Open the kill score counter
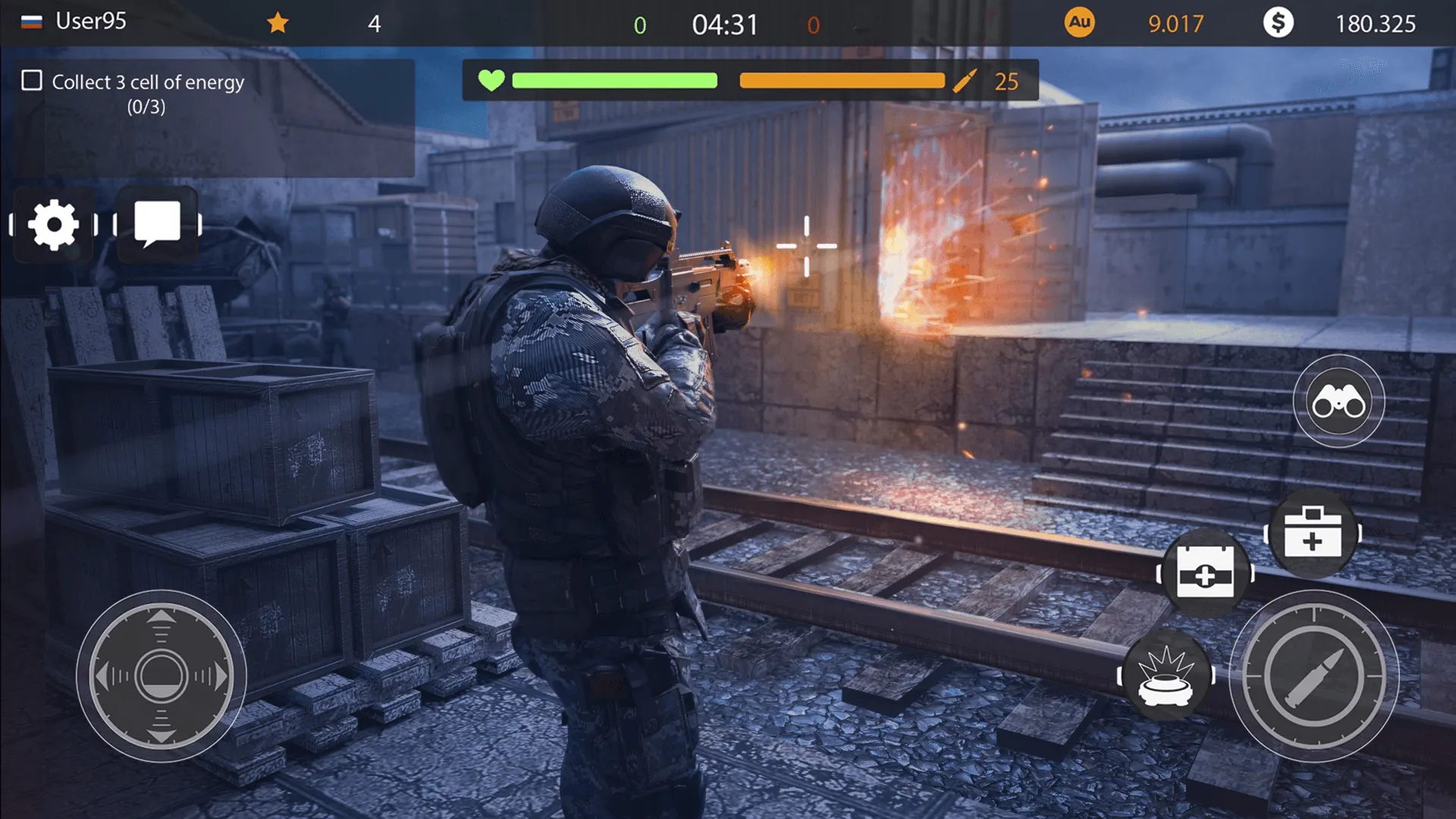 pos(639,25)
